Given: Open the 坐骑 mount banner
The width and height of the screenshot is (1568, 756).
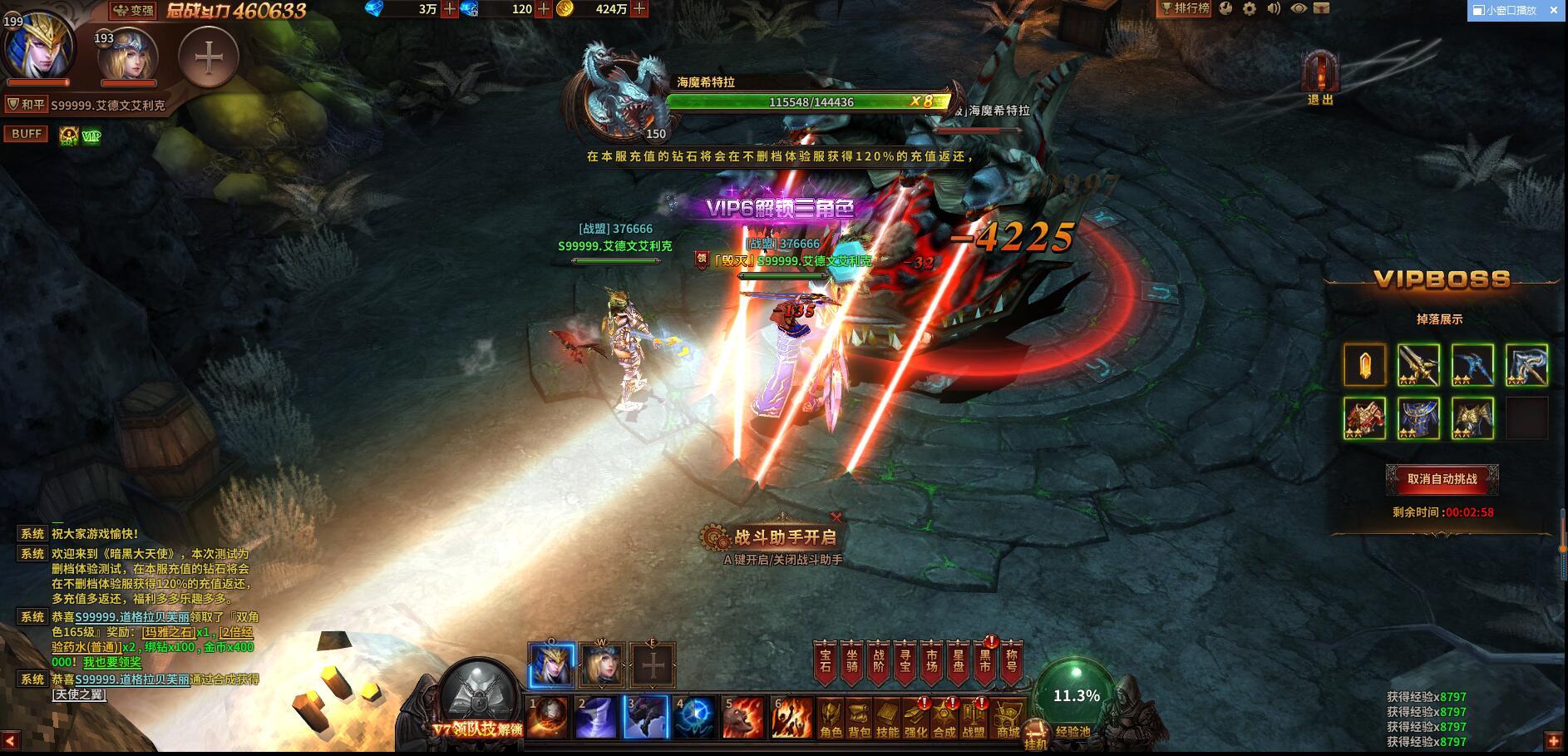Looking at the screenshot, I should click(x=851, y=663).
